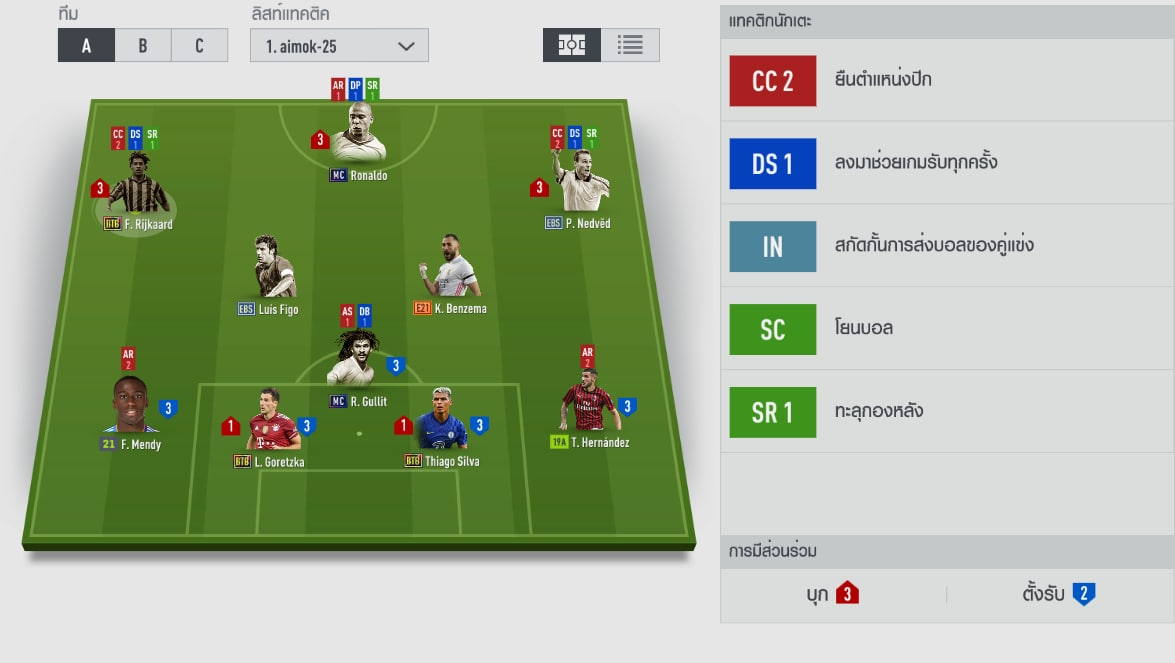The image size is (1175, 663).
Task: Switch to team tab A
Action: (x=86, y=45)
